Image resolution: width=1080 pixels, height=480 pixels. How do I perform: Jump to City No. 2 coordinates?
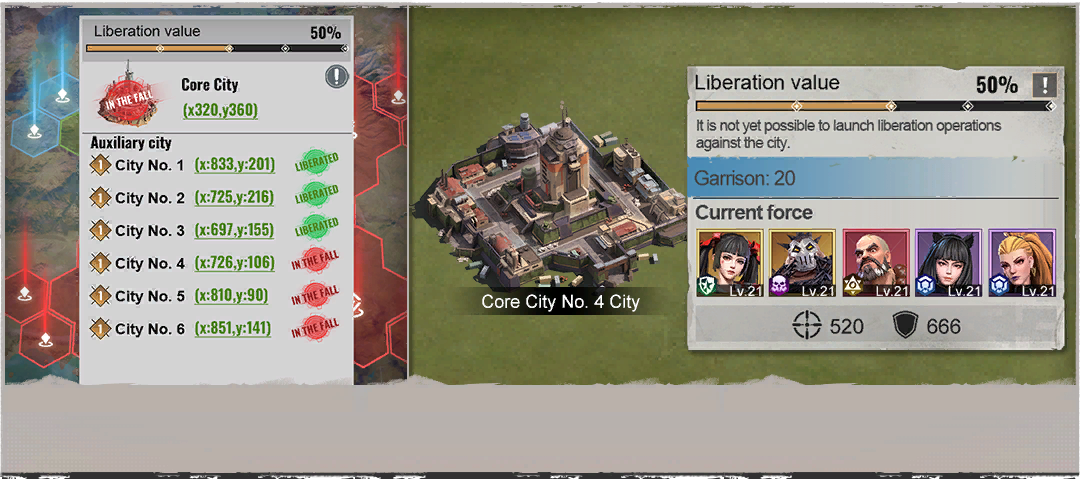[234, 198]
